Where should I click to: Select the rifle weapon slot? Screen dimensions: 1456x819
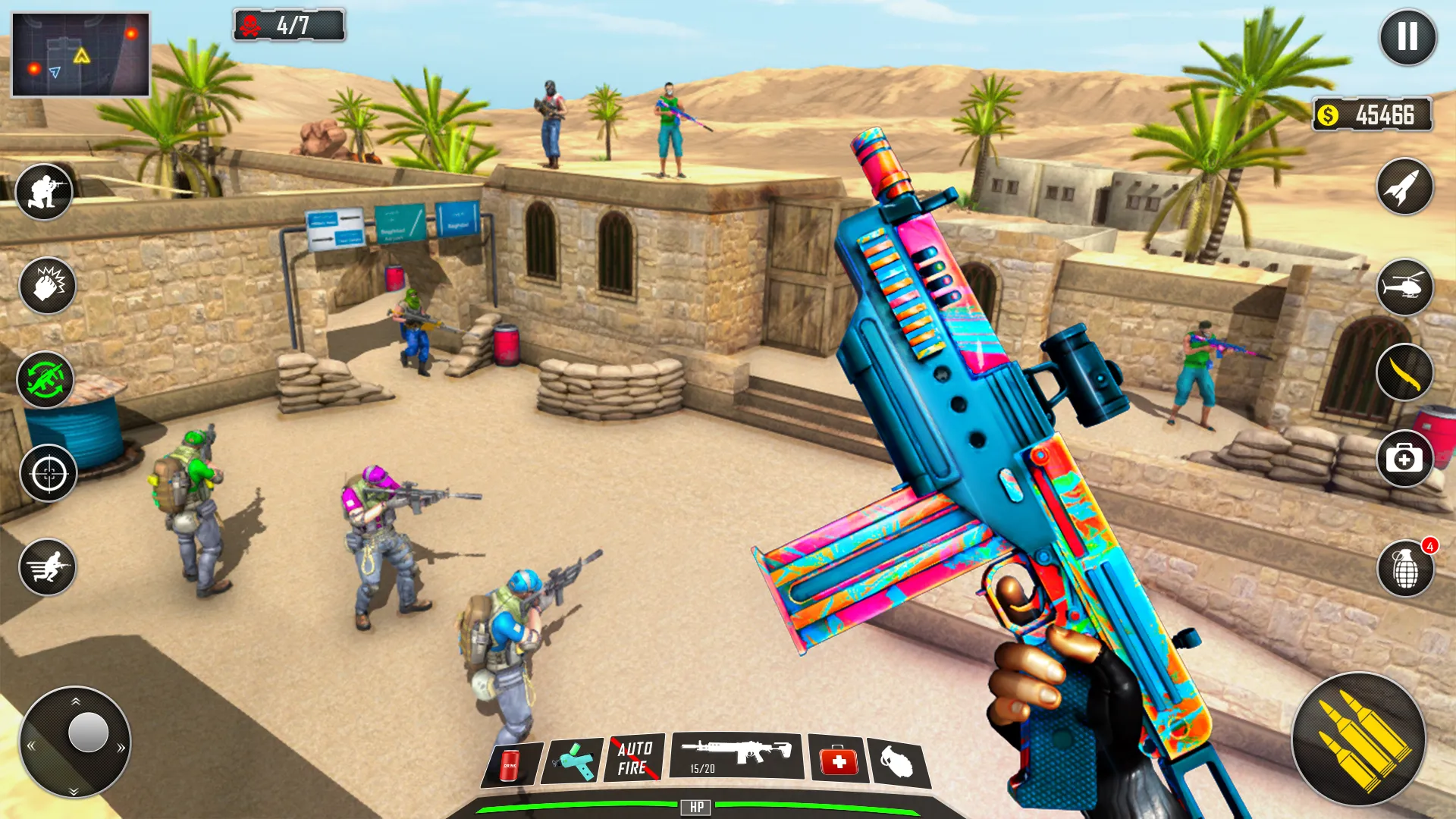[736, 755]
